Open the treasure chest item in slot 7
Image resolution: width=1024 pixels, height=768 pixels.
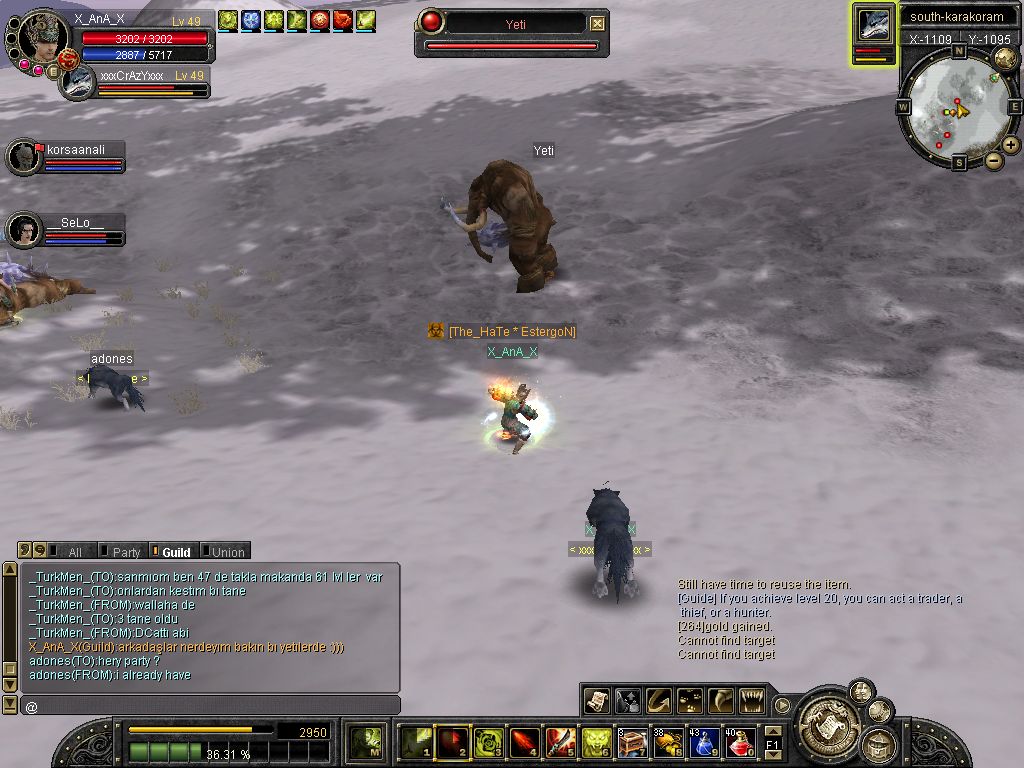coord(633,743)
